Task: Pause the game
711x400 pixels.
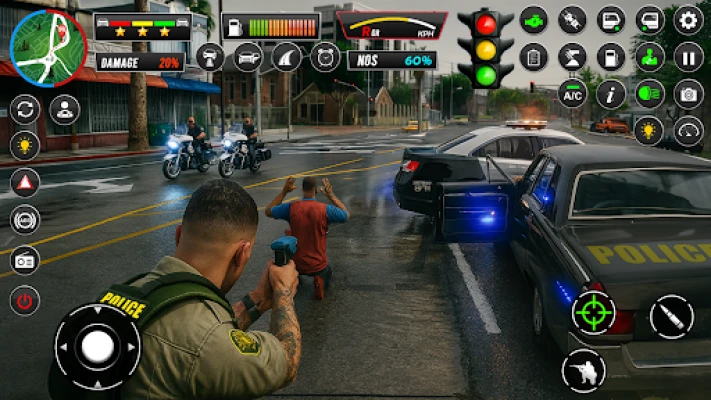Action: click(688, 57)
